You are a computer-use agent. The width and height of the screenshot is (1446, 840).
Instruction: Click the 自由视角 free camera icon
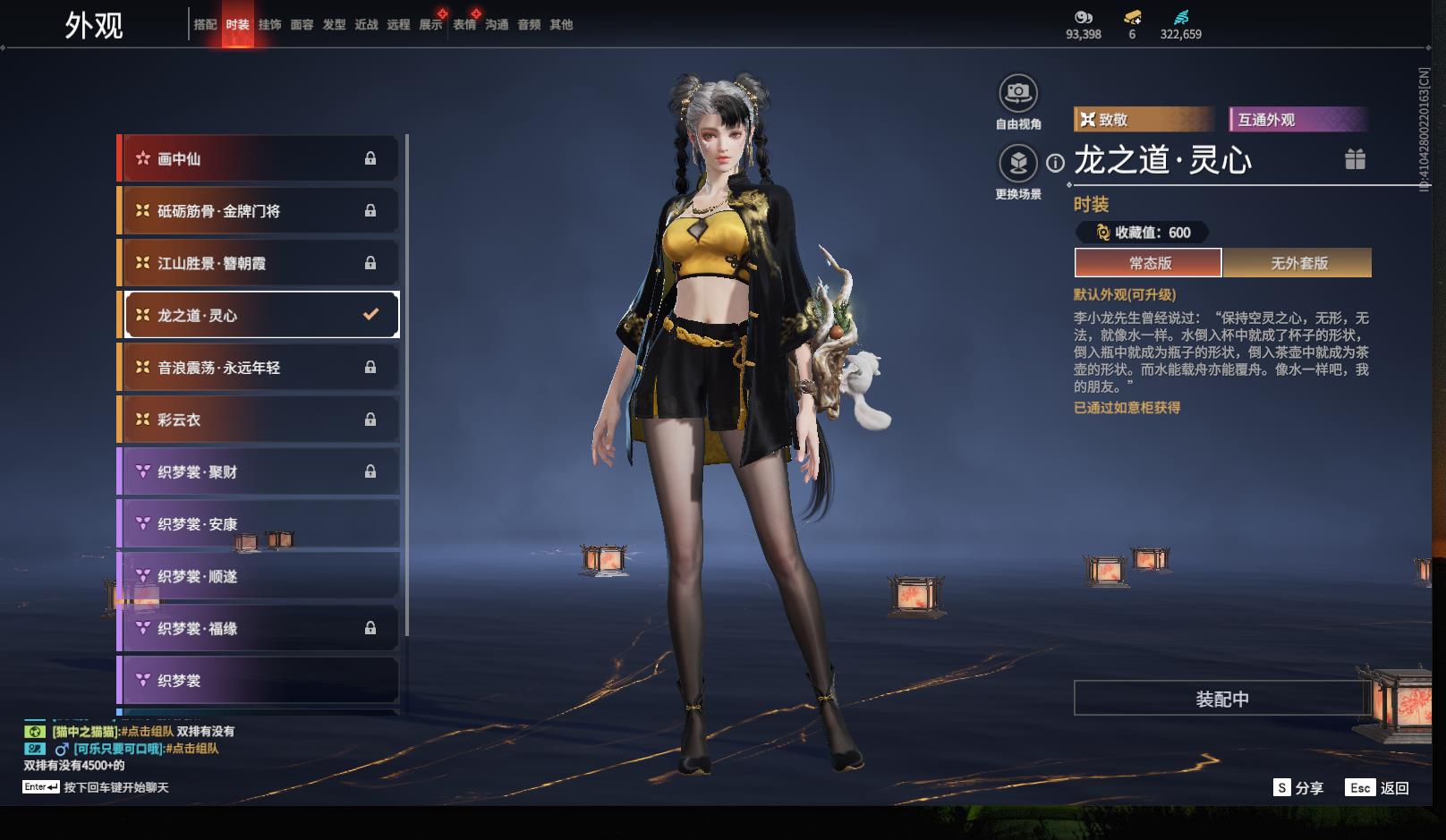pyautogui.click(x=1018, y=93)
